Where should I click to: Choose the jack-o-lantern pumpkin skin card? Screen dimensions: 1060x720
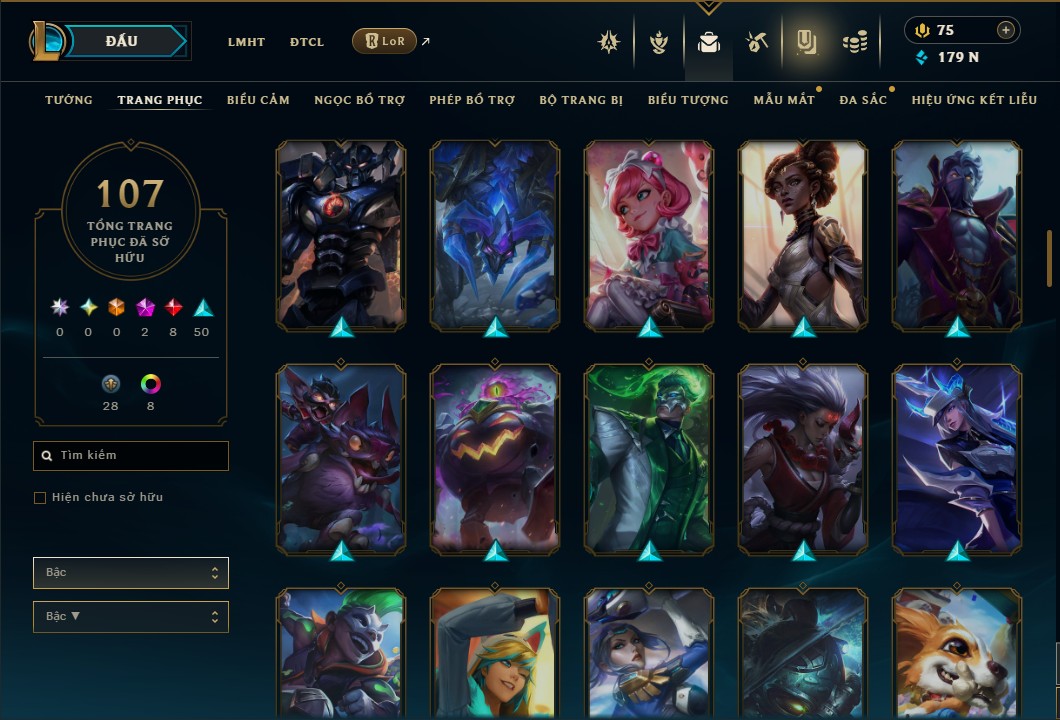click(495, 458)
